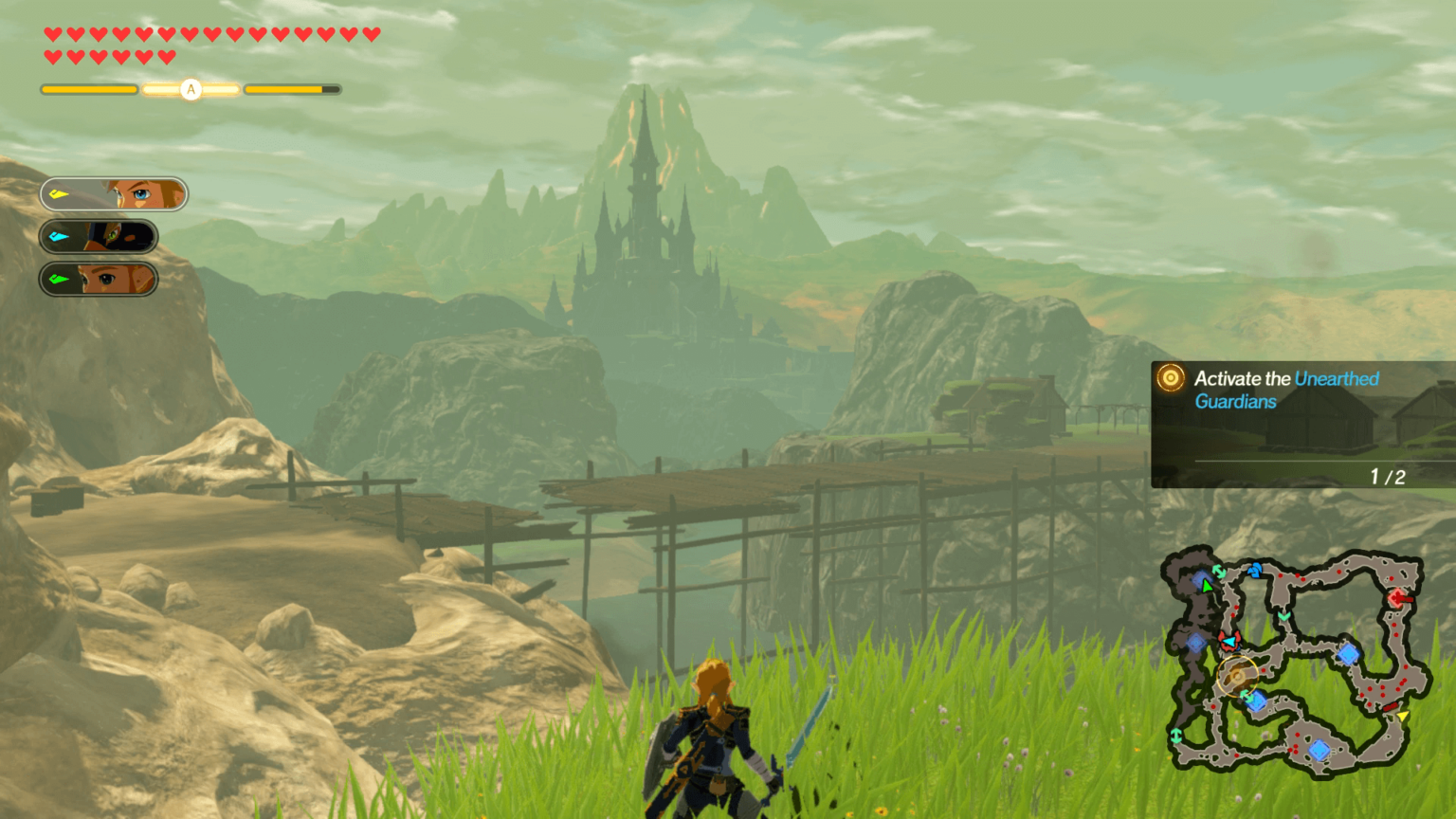Switch to the dark-hooded green-eyed character portrait
Screen dimensions: 1456x819
pyautogui.click(x=99, y=236)
